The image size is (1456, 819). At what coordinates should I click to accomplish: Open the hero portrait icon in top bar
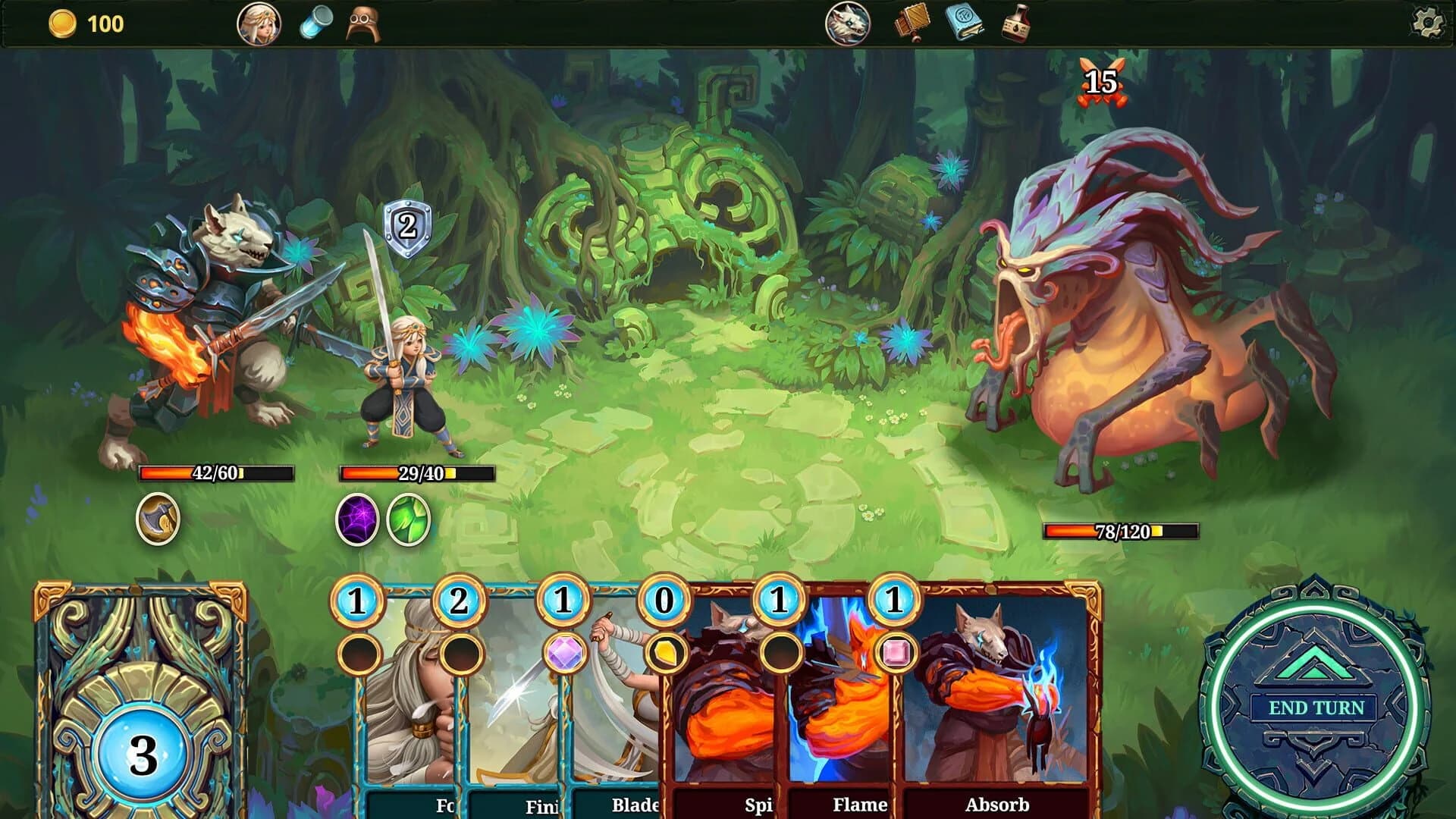(x=259, y=23)
